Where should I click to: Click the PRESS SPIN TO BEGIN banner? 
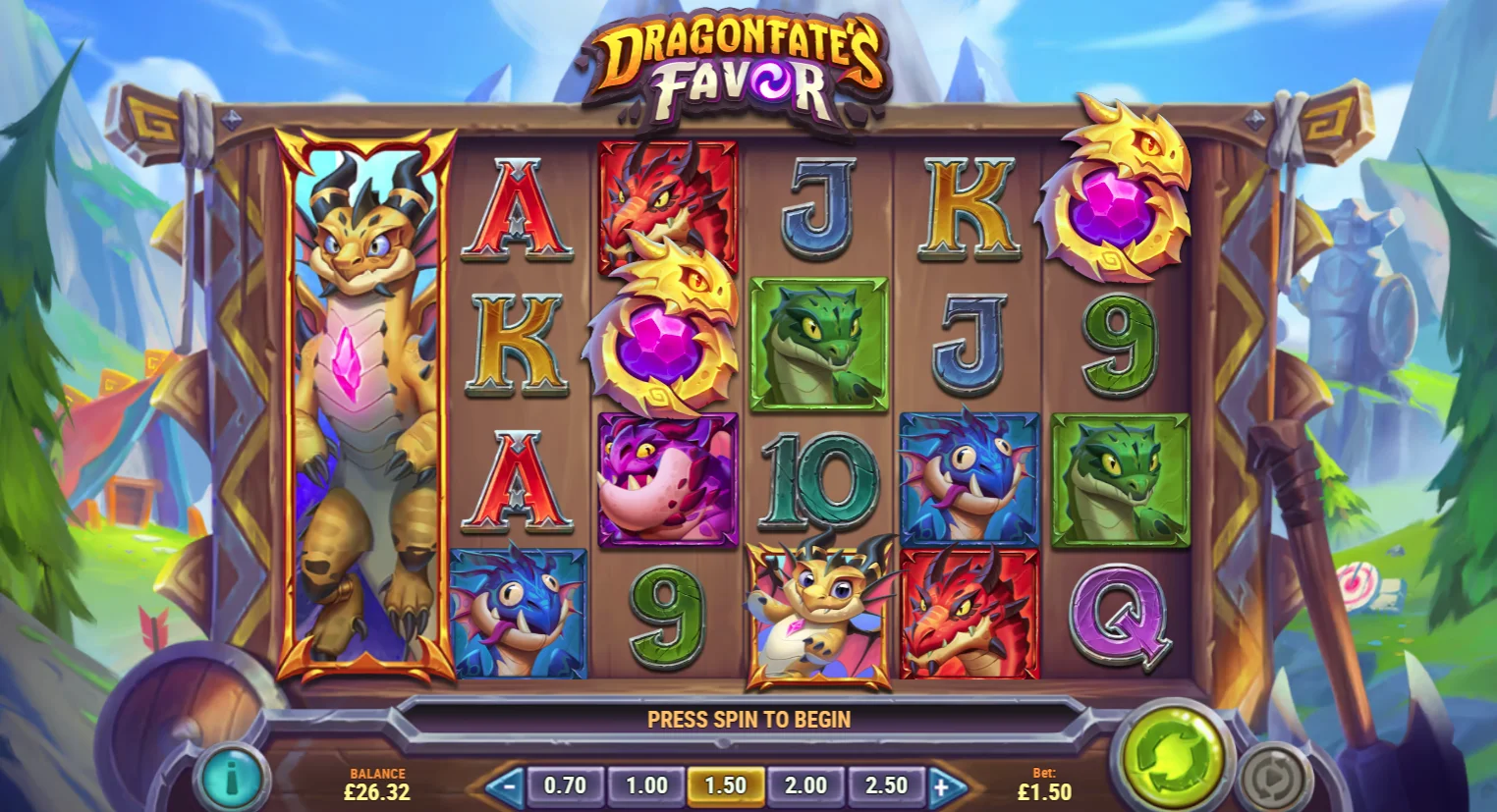pos(748,719)
